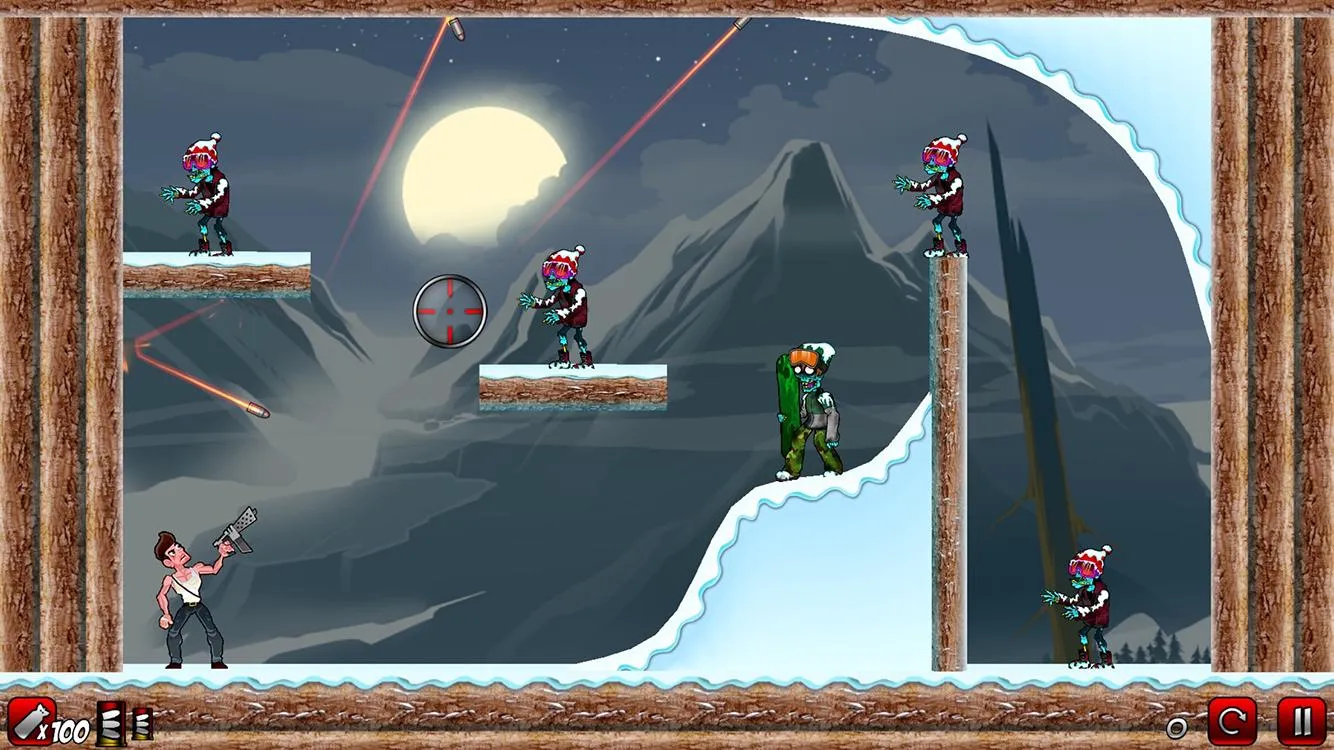The image size is (1334, 750).
Task: Click the small white circle indicator
Action: pos(1177,727)
